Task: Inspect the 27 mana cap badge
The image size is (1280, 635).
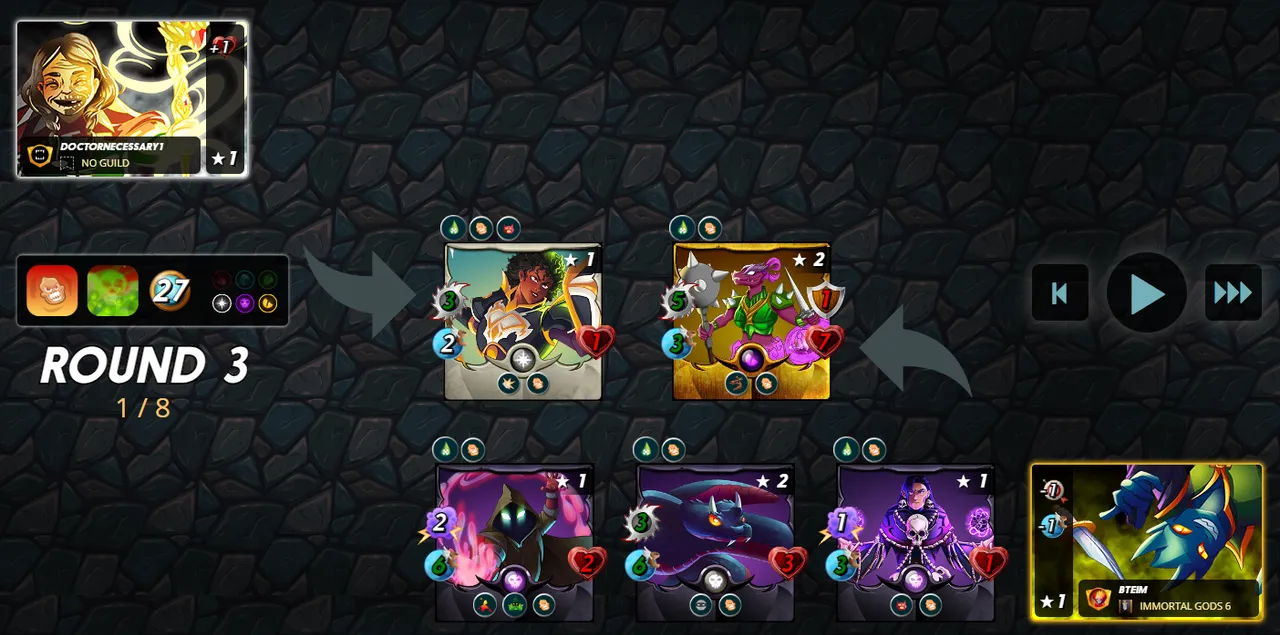Action: coord(170,291)
